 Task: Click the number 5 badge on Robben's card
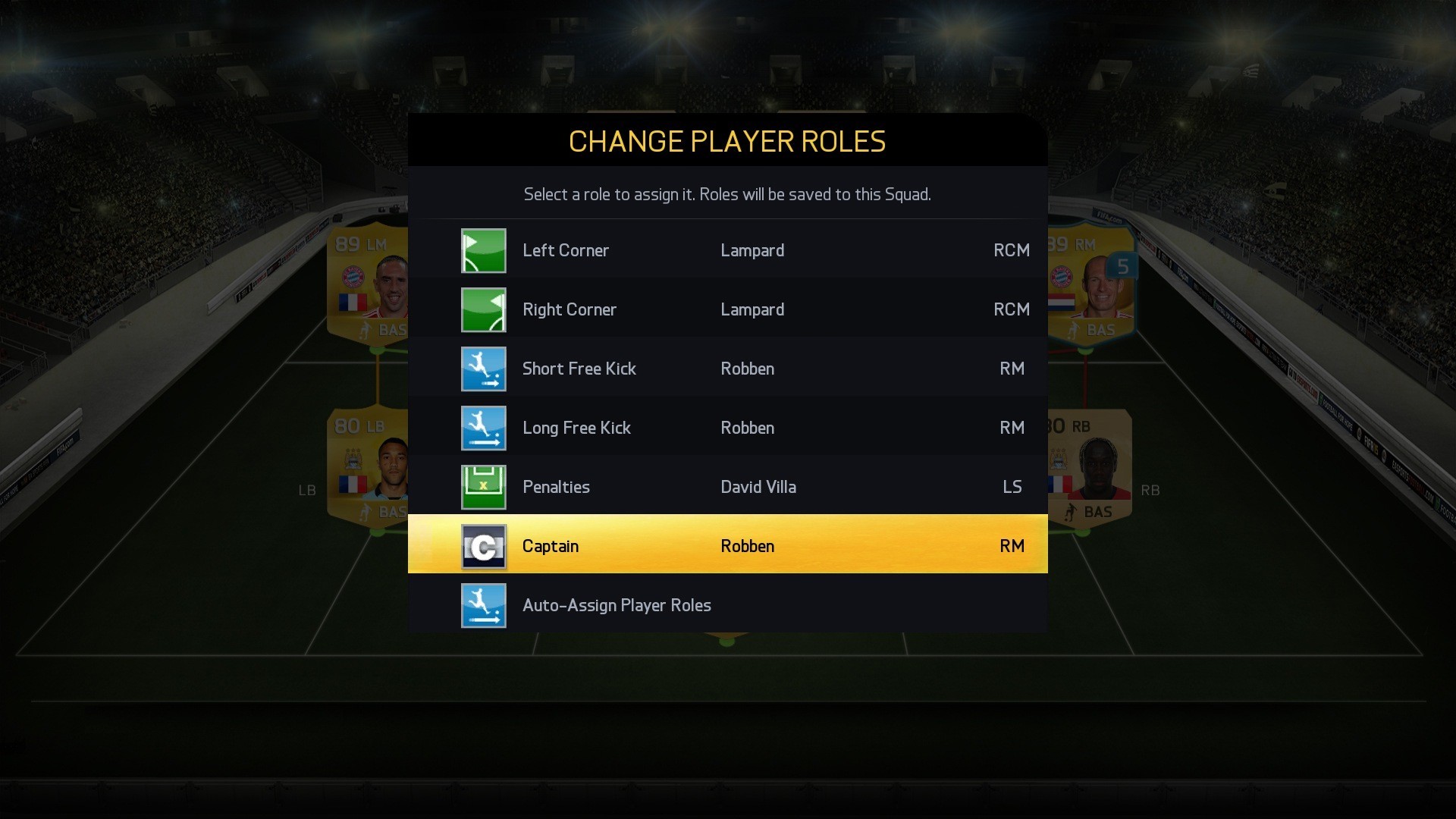tap(1125, 266)
